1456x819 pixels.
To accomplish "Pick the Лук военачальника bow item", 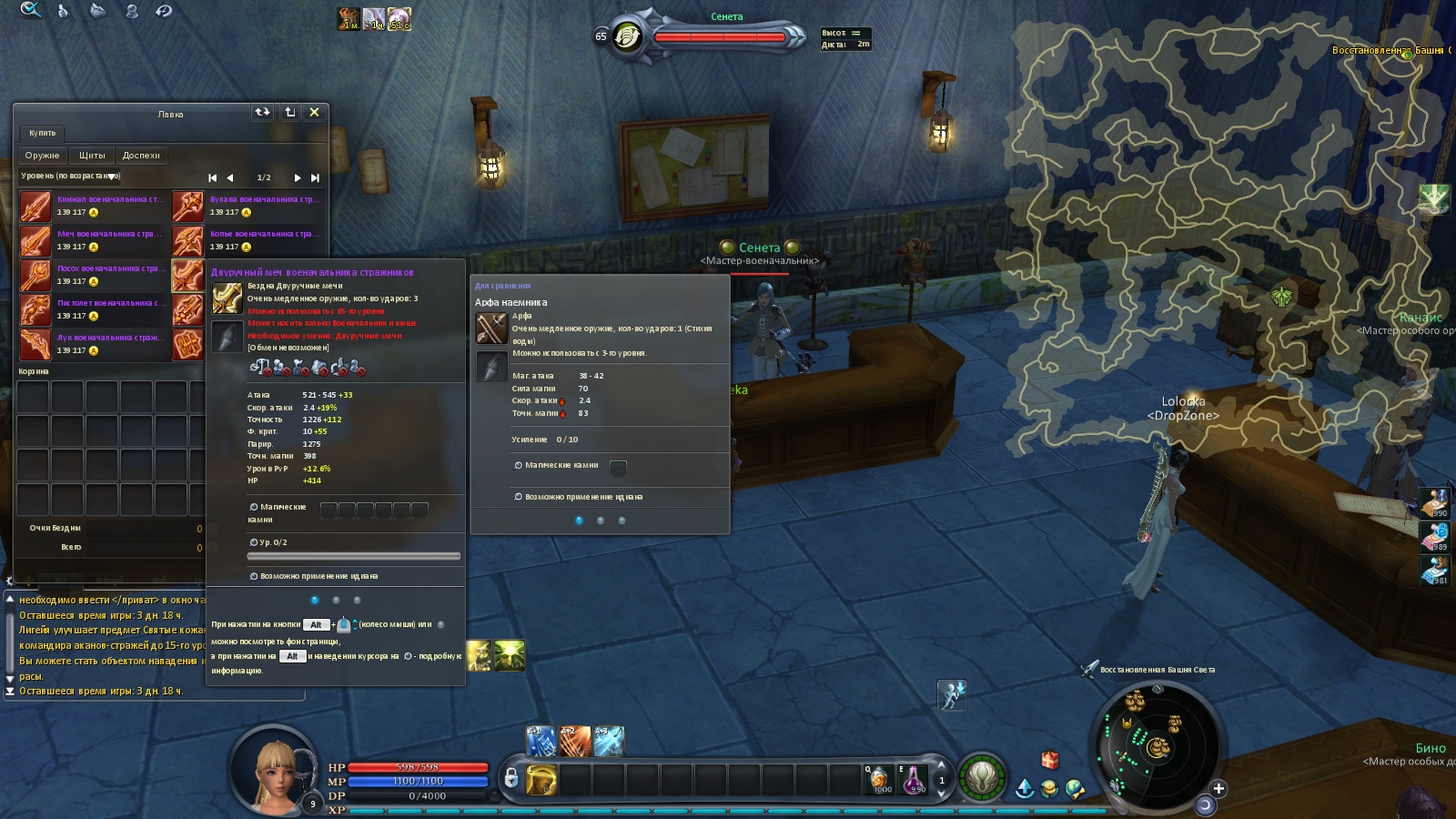I will 35,345.
